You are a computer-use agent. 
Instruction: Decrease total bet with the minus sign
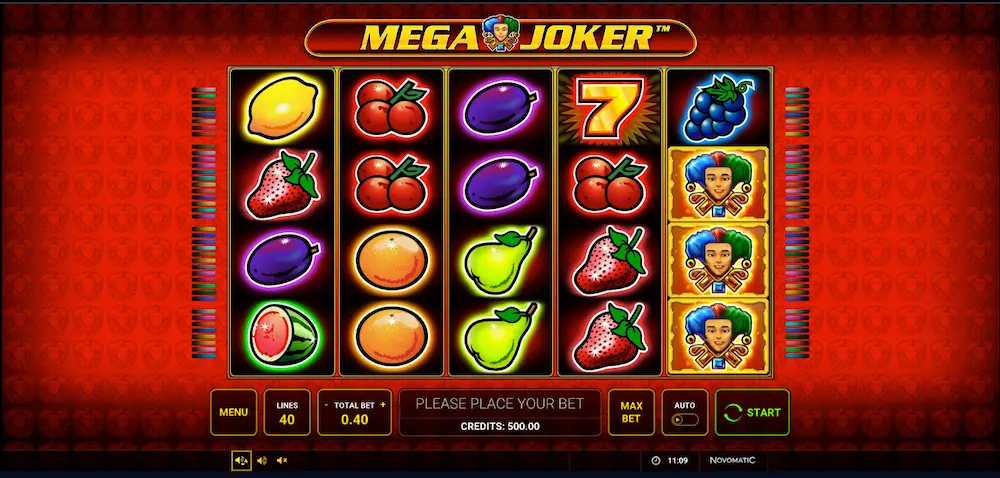[x=326, y=405]
